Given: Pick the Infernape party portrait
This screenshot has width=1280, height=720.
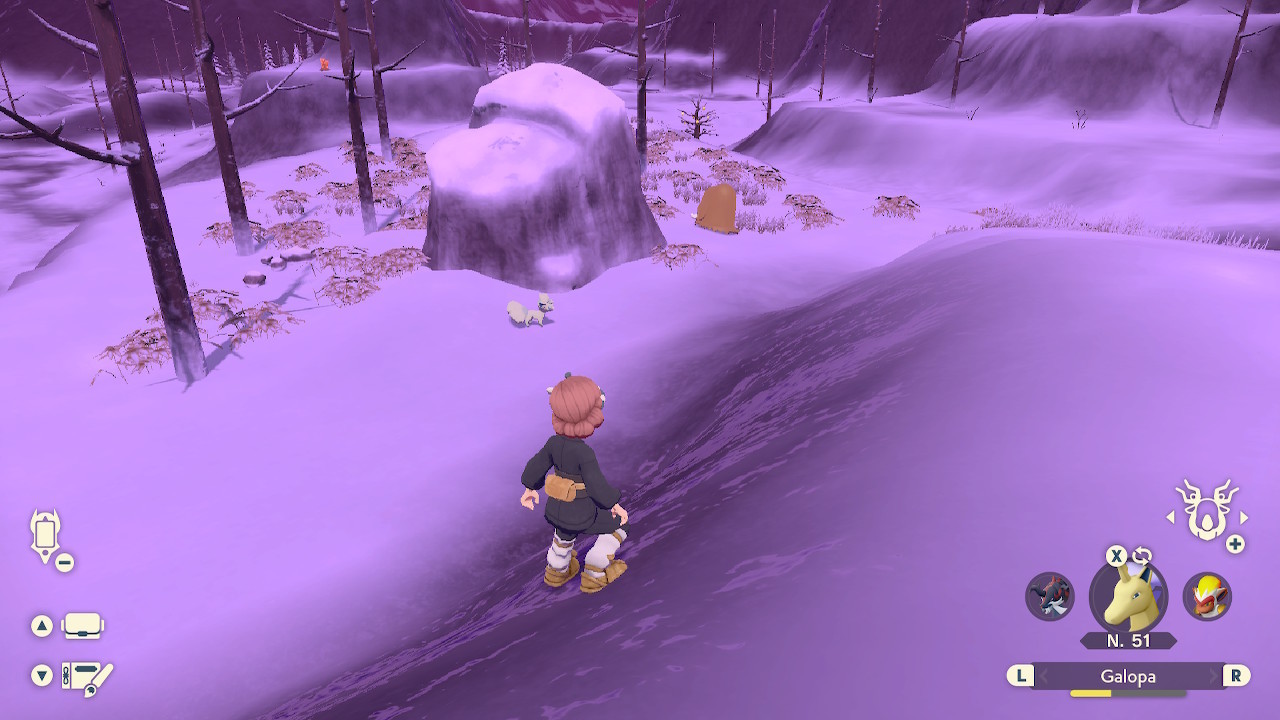Looking at the screenshot, I should [x=1207, y=596].
